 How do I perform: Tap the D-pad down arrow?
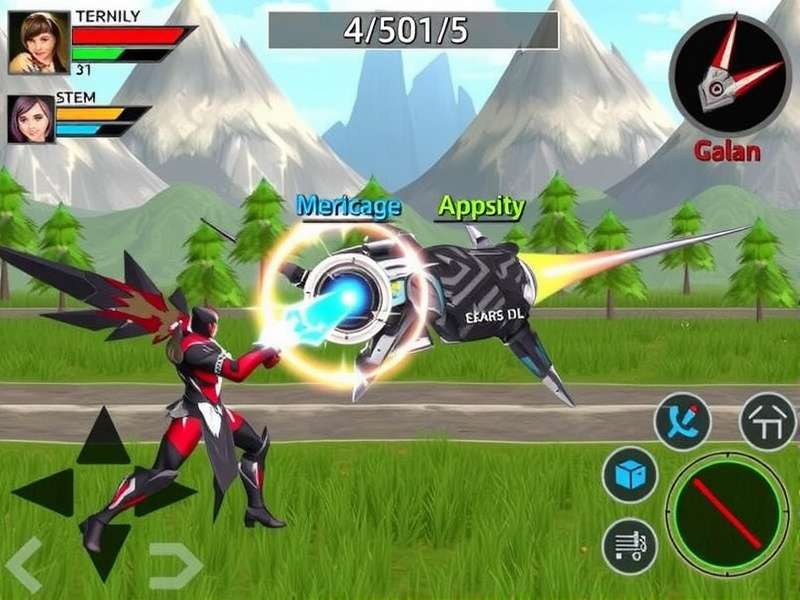pyautogui.click(x=105, y=548)
